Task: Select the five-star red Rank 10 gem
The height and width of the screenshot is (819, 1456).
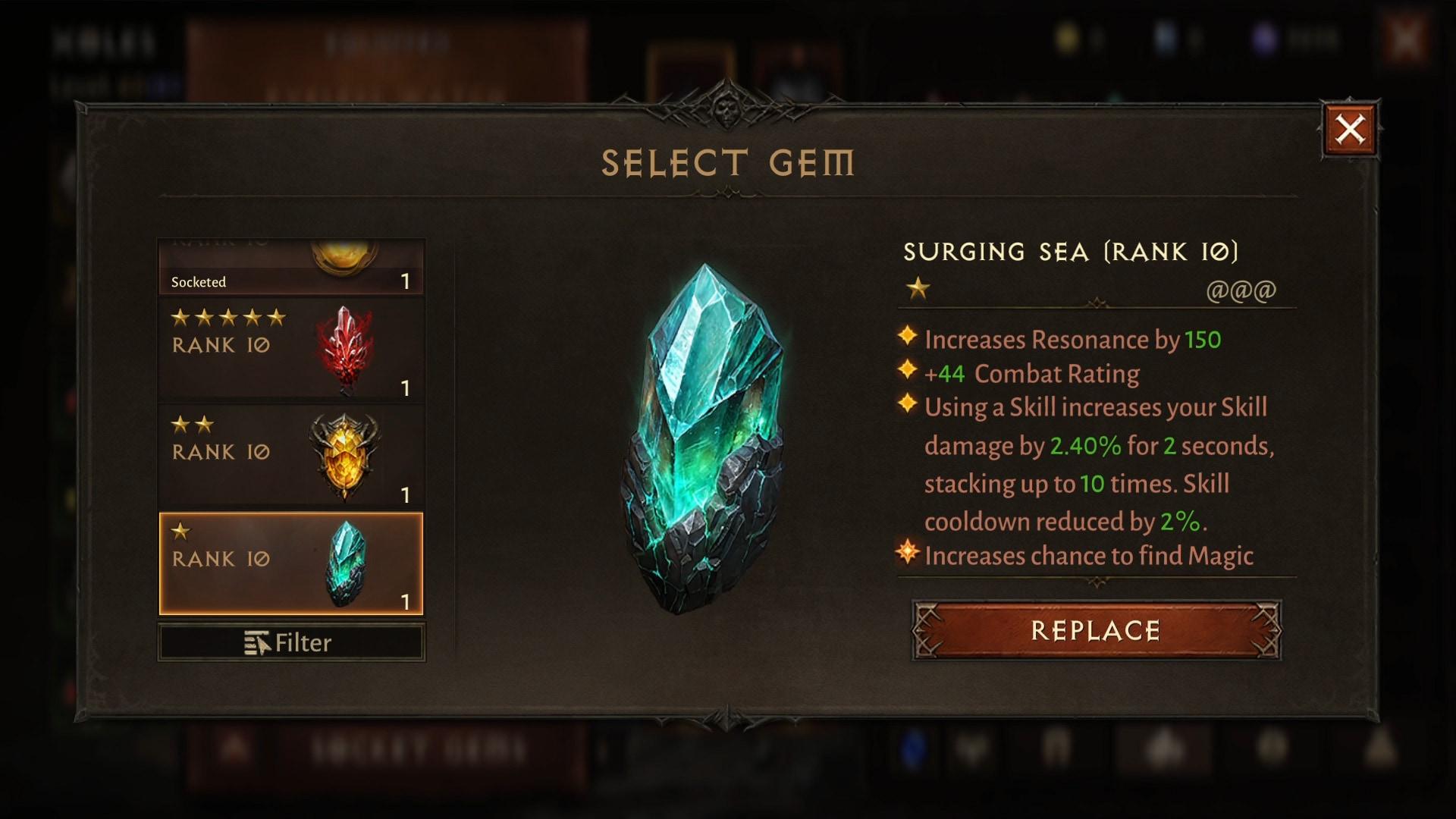Action: point(291,350)
